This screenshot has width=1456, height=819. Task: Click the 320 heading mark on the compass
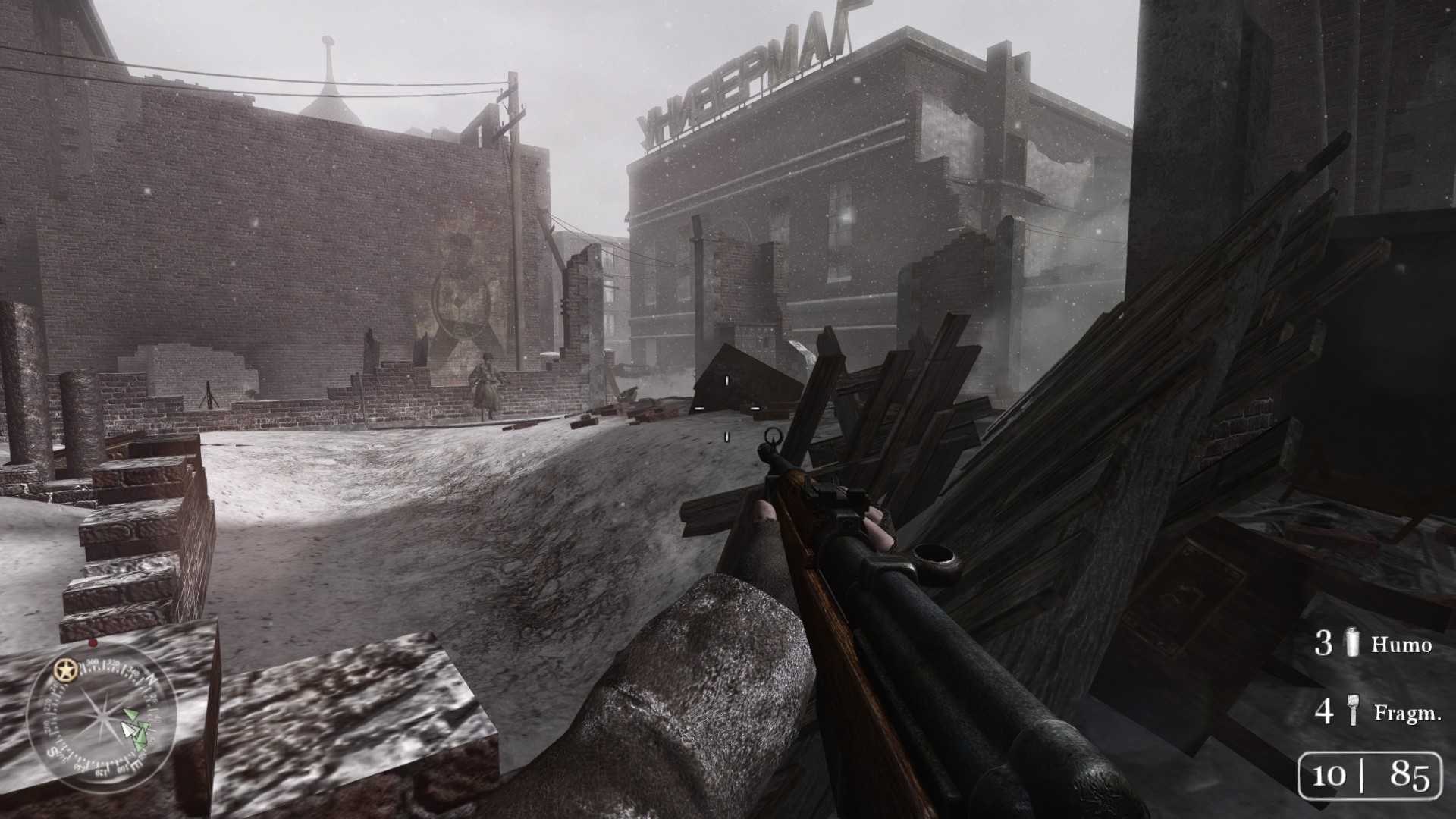113,663
